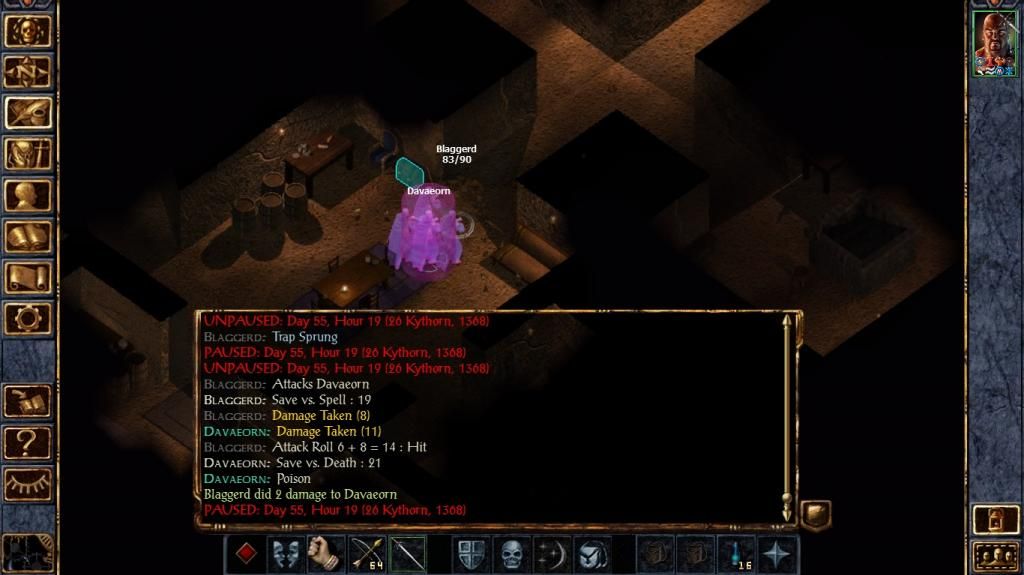Select the fist weapon slot
The image size is (1024, 575).
326,554
